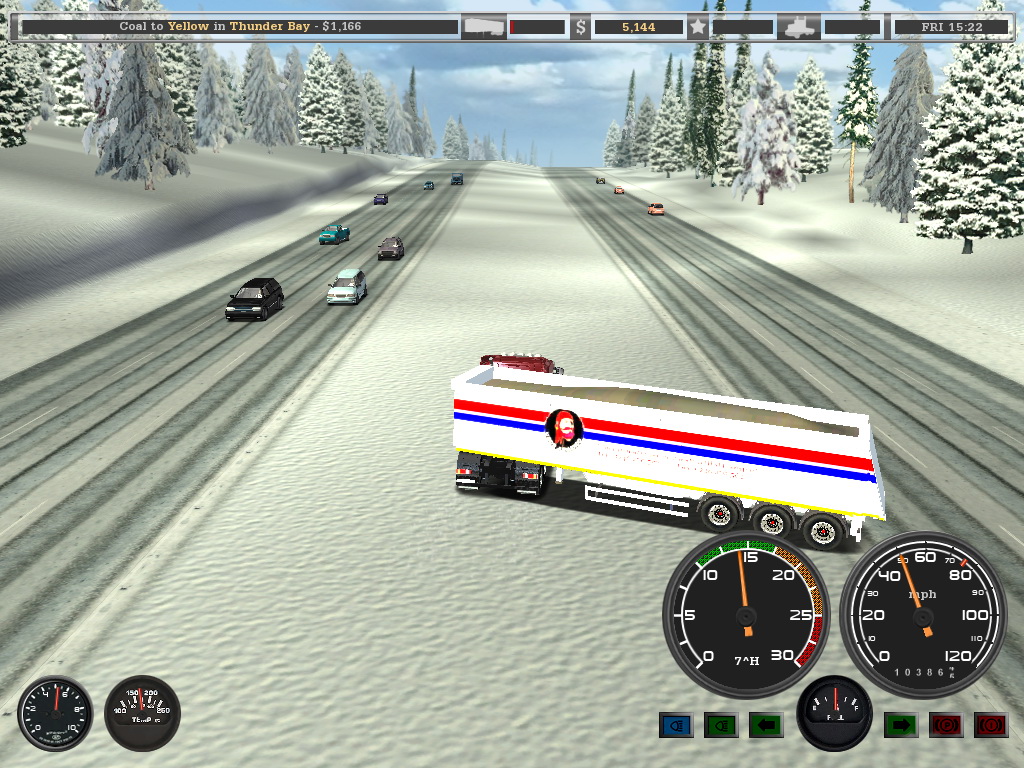Toggle the green low-beam headlight indicator
This screenshot has height=768, width=1024.
[x=721, y=724]
